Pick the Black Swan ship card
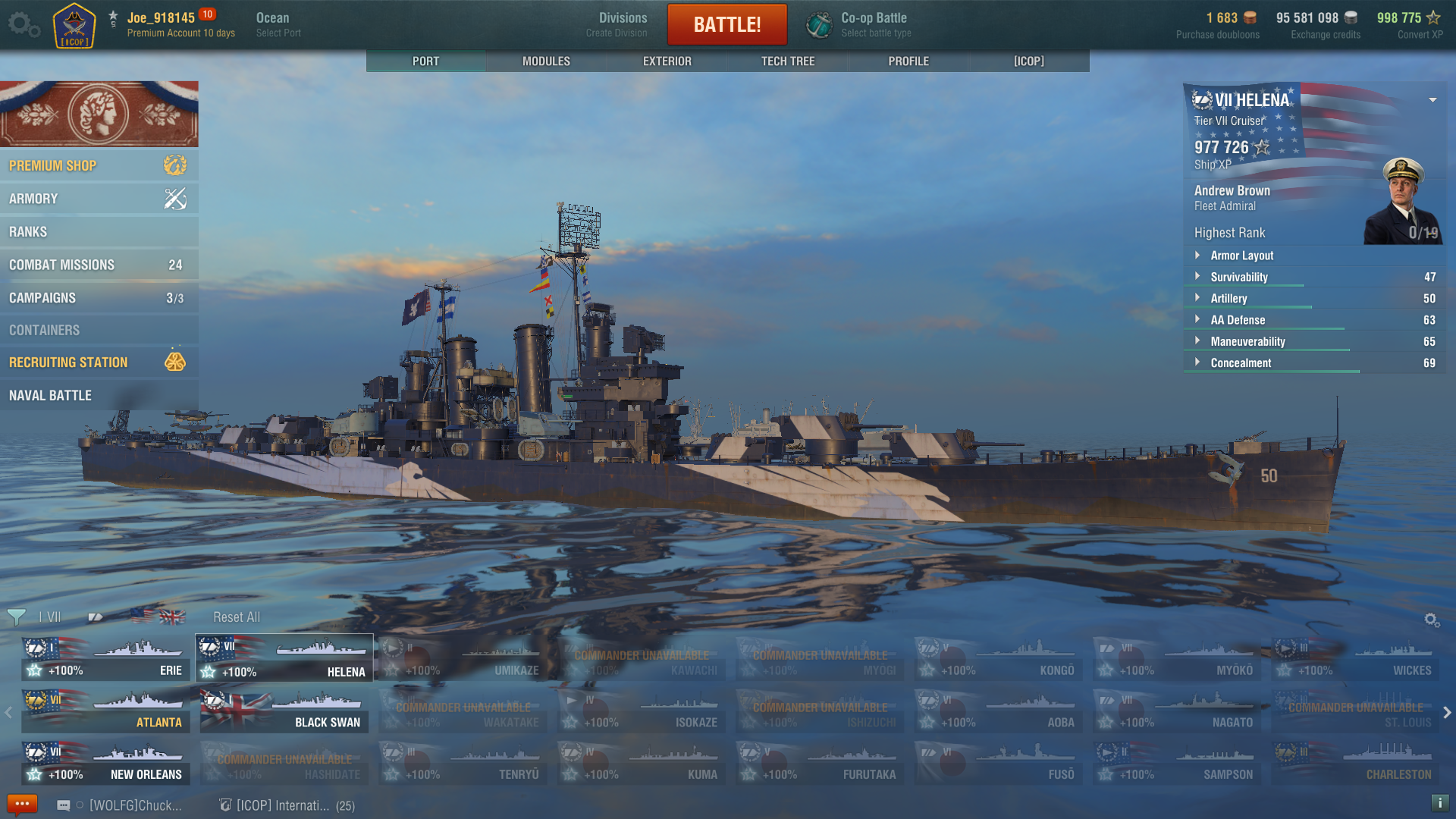Image resolution: width=1456 pixels, height=819 pixels. (284, 711)
